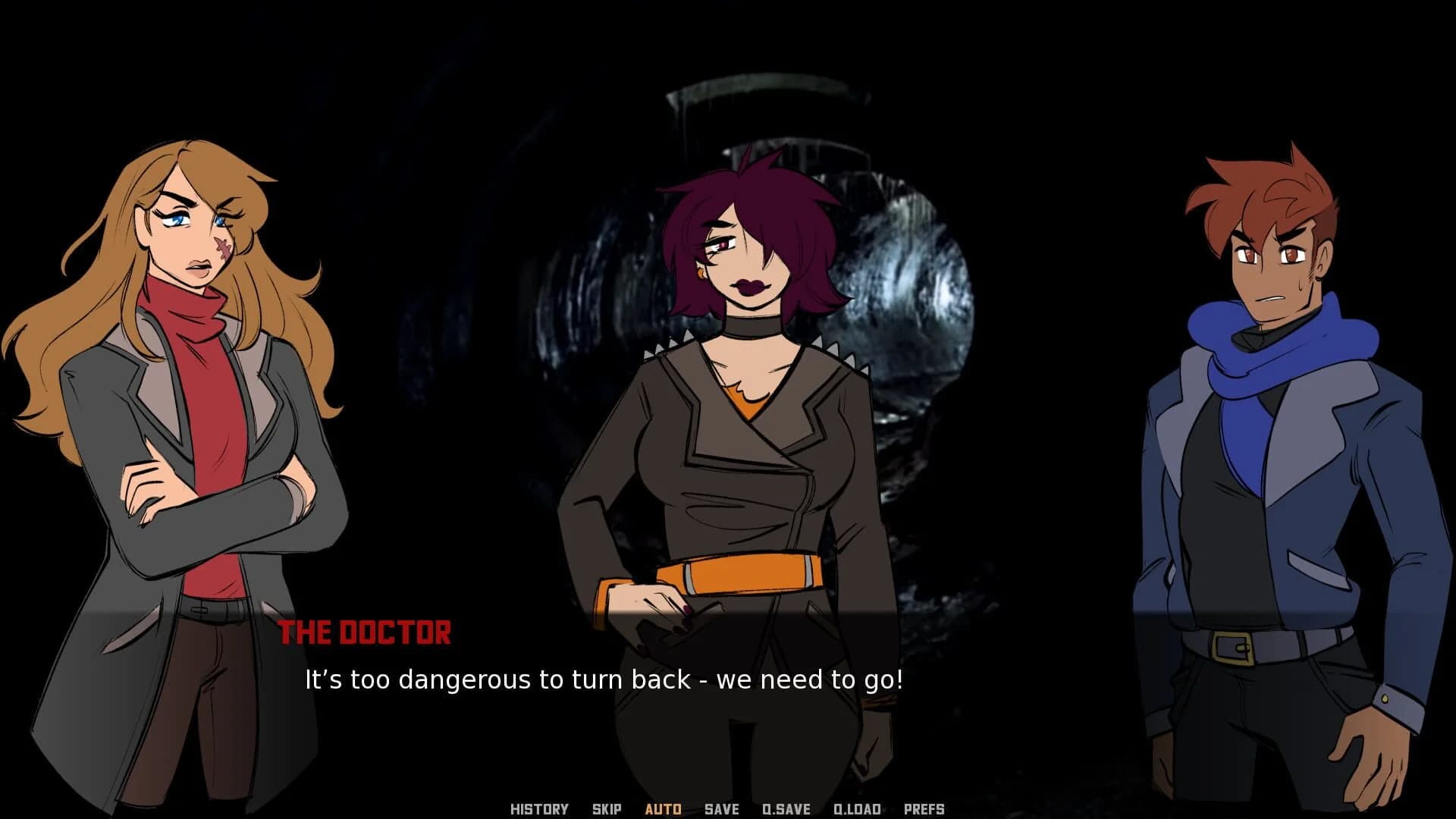Click THE DOCTOR speaker name label
Viewport: 1456px width, 819px height.
coord(366,632)
